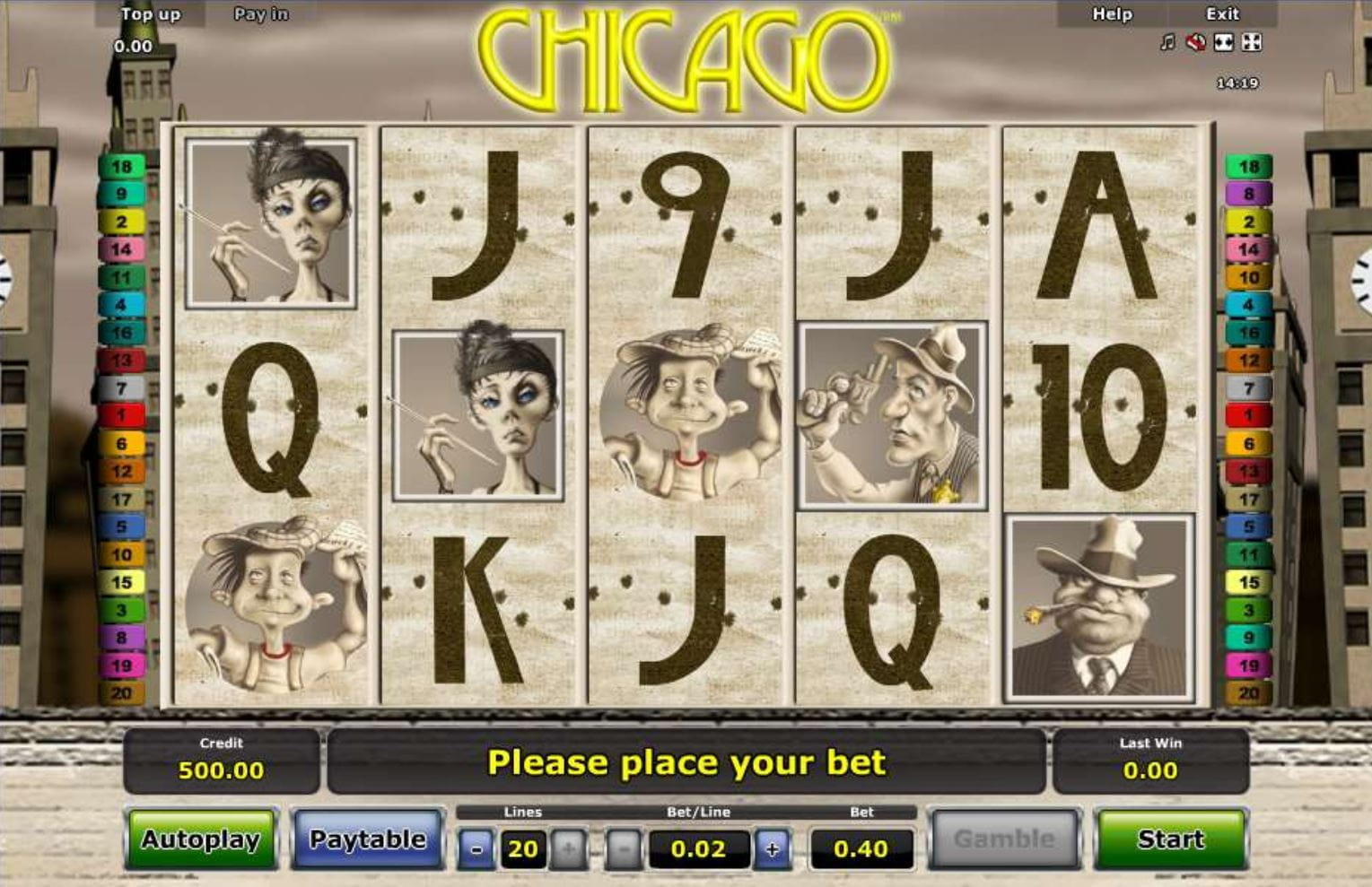Decrease the number of Lines
The width and height of the screenshot is (1372, 887).
[x=476, y=848]
